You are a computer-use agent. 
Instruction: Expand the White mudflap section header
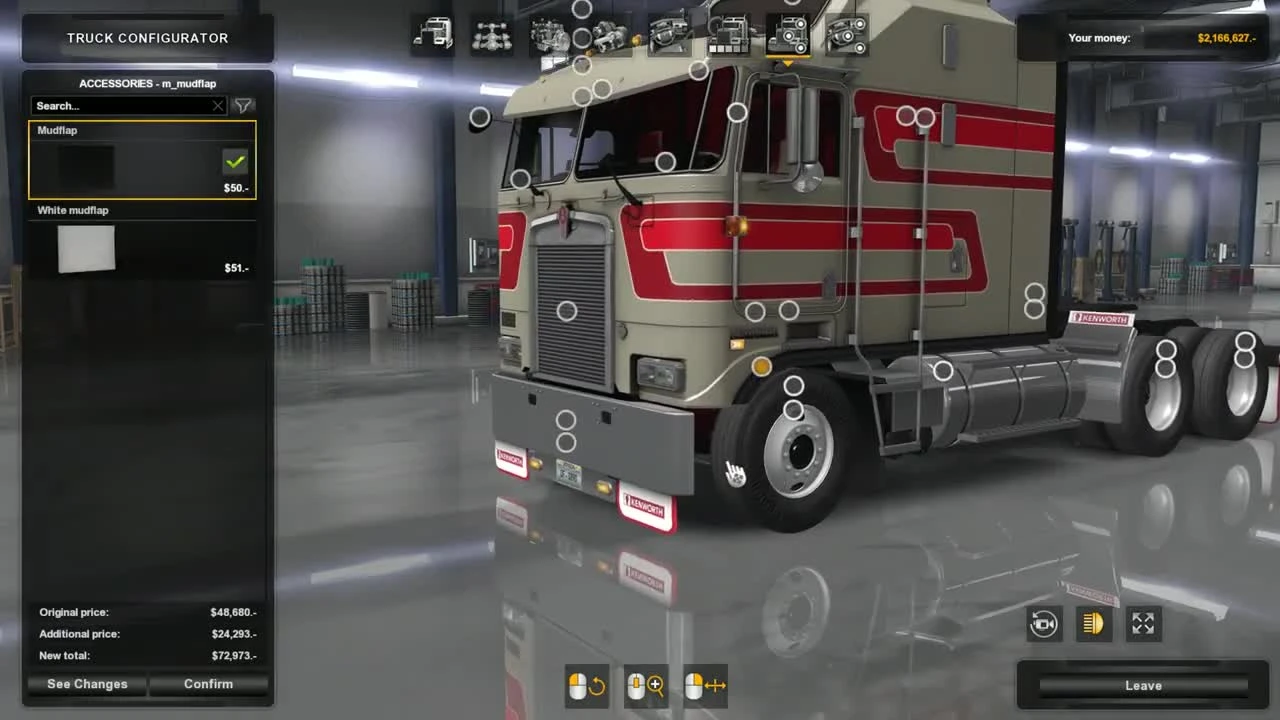(72, 210)
